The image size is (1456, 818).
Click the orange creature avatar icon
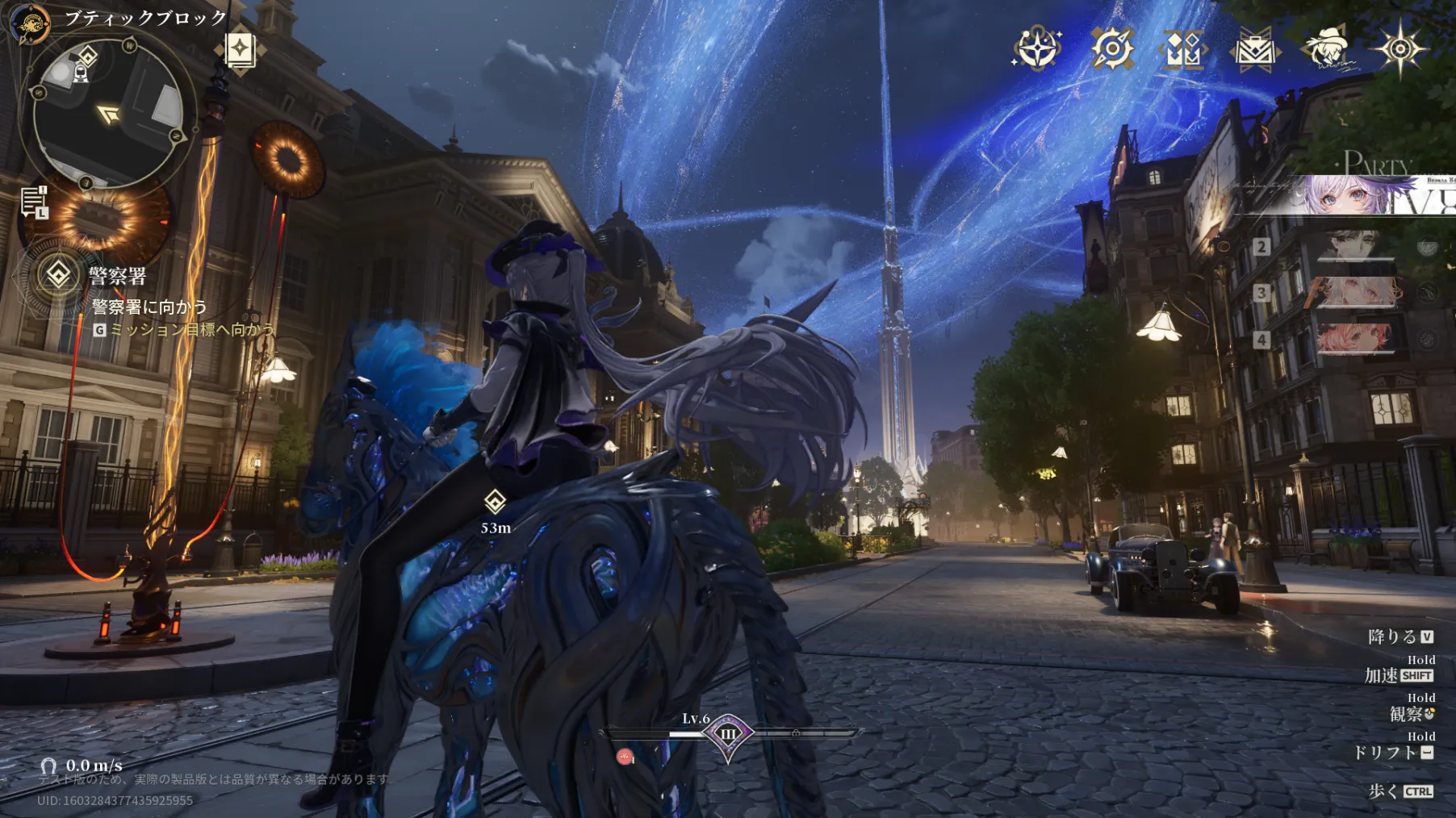(29, 23)
